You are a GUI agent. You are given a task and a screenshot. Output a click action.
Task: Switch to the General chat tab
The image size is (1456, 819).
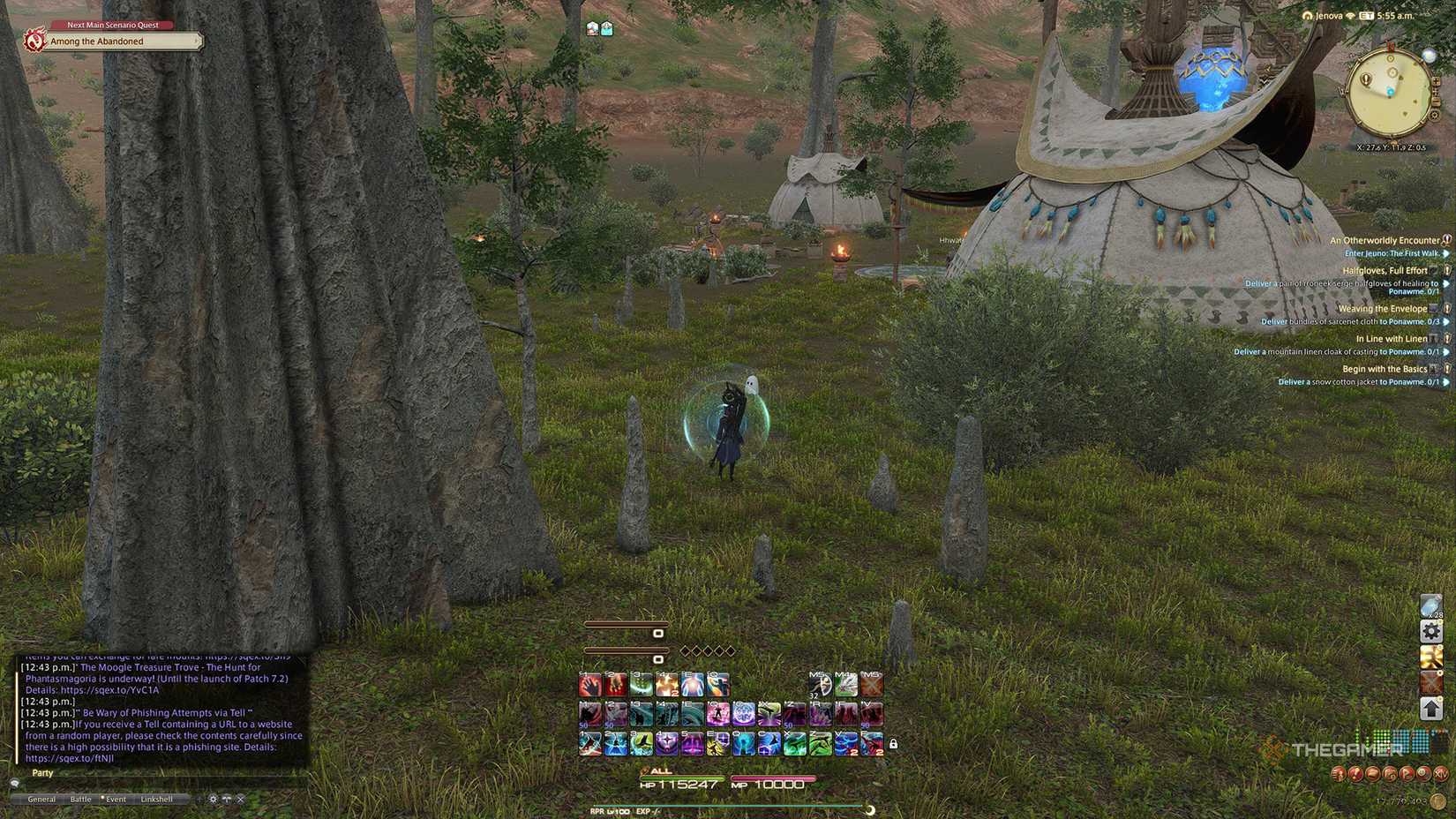point(41,799)
